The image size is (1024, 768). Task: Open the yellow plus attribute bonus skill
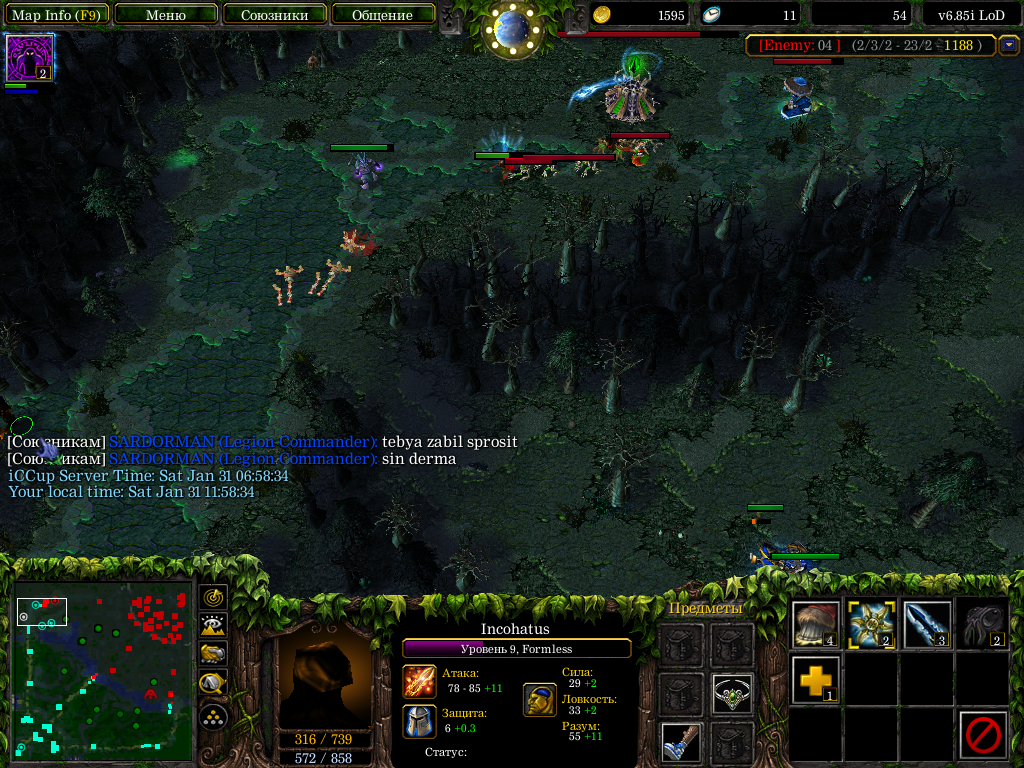point(816,679)
